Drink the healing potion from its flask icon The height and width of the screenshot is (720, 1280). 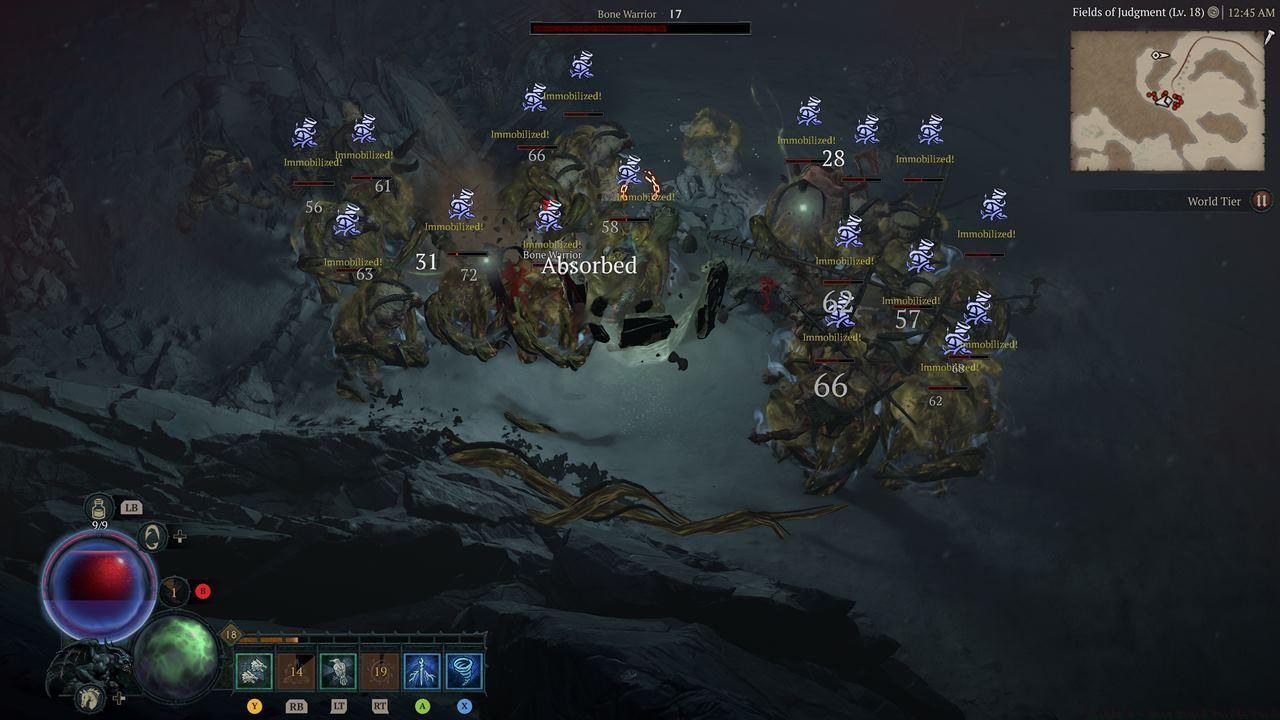tap(97, 507)
